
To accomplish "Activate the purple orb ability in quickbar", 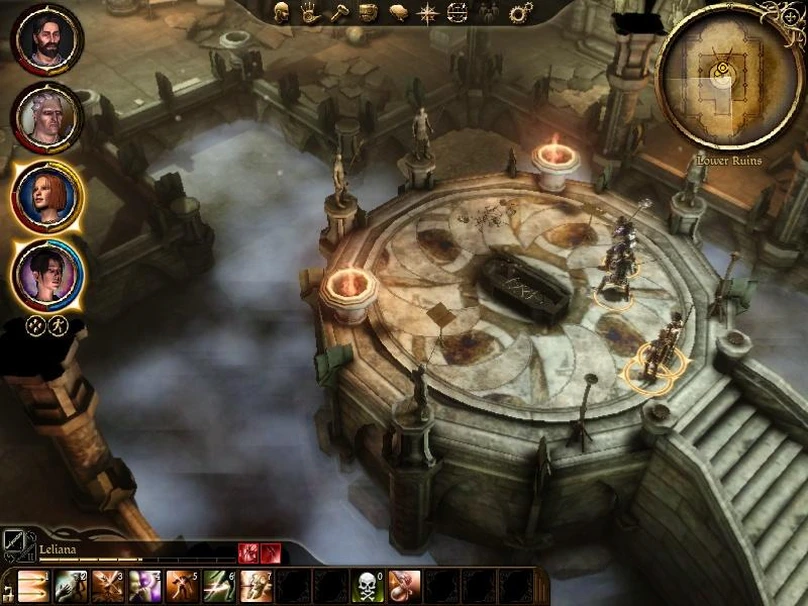I will tap(145, 586).
